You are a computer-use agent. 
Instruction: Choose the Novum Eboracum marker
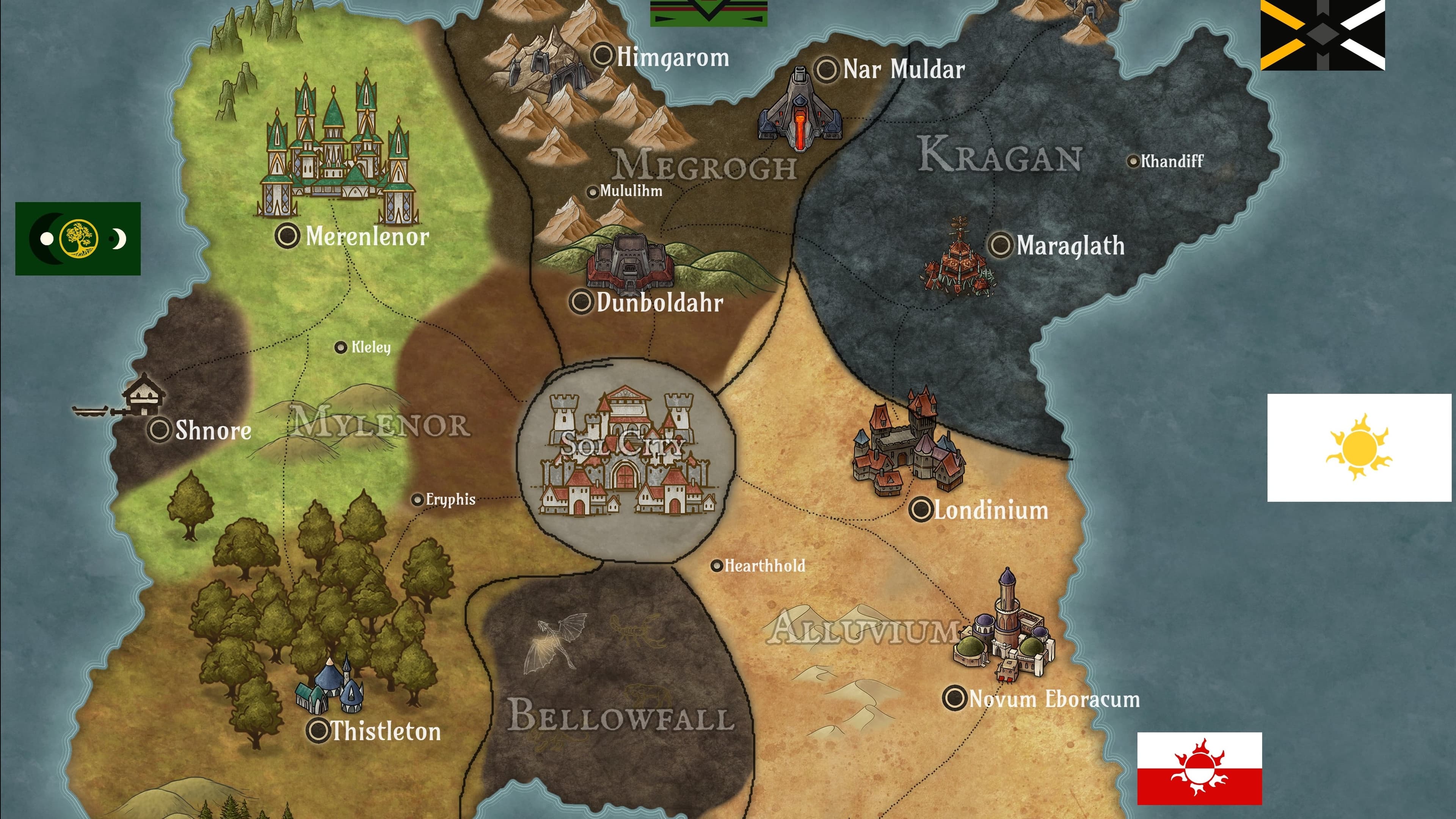coord(955,698)
